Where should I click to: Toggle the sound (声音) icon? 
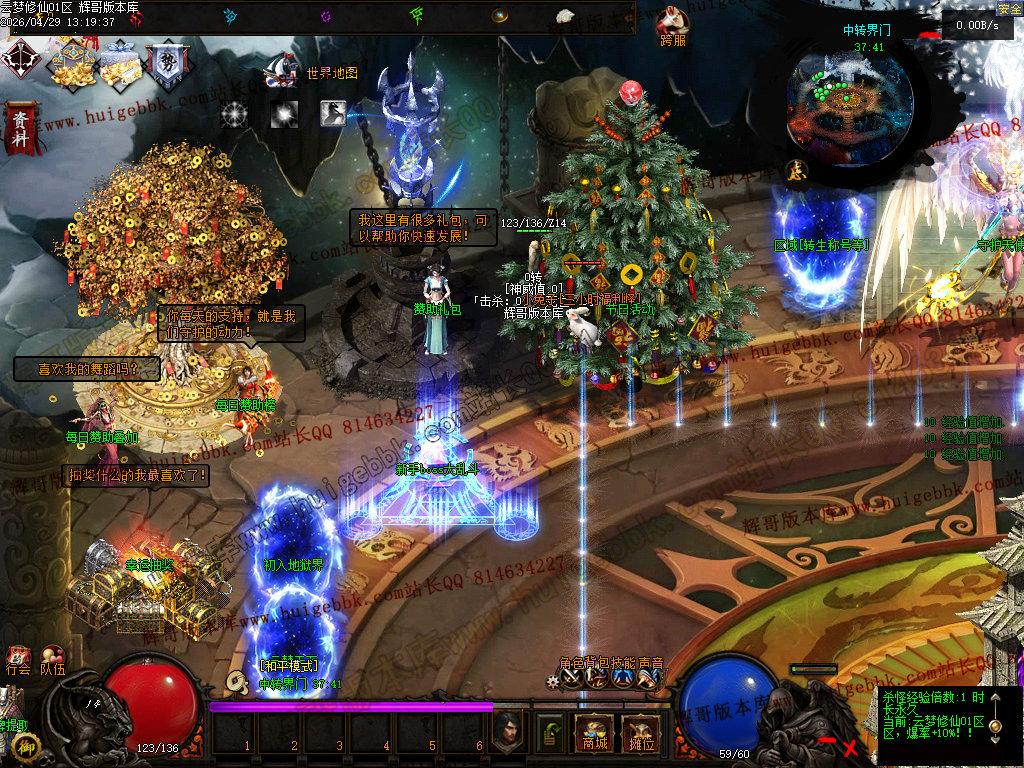pyautogui.click(x=647, y=678)
